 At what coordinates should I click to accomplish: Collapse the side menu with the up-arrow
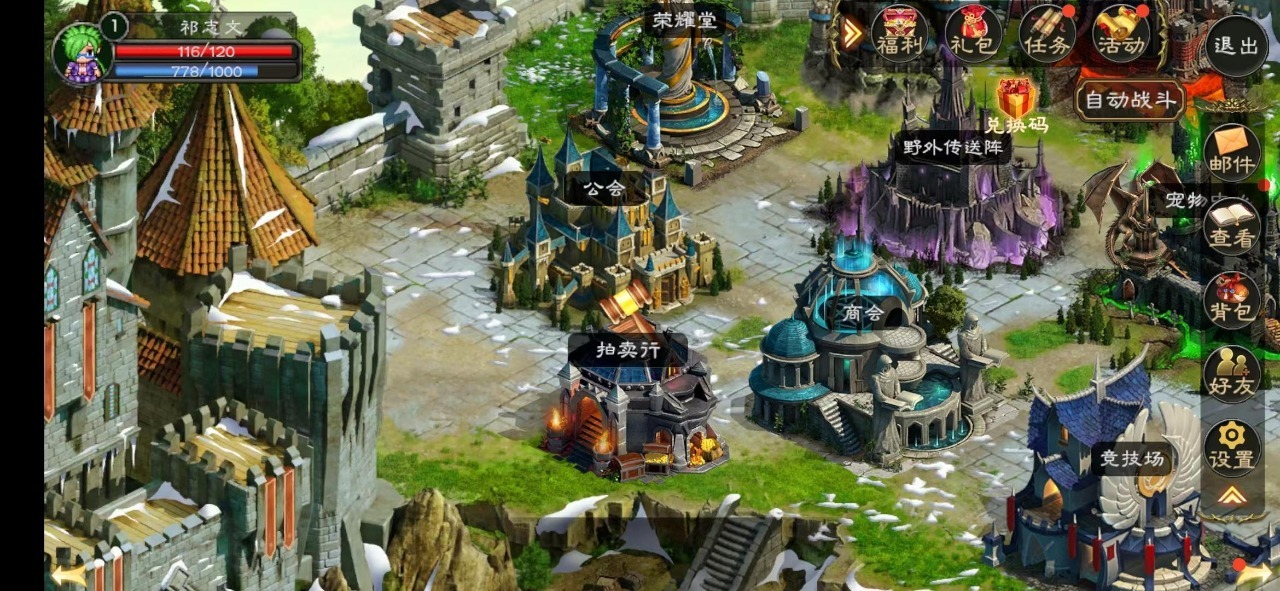coord(1232,496)
